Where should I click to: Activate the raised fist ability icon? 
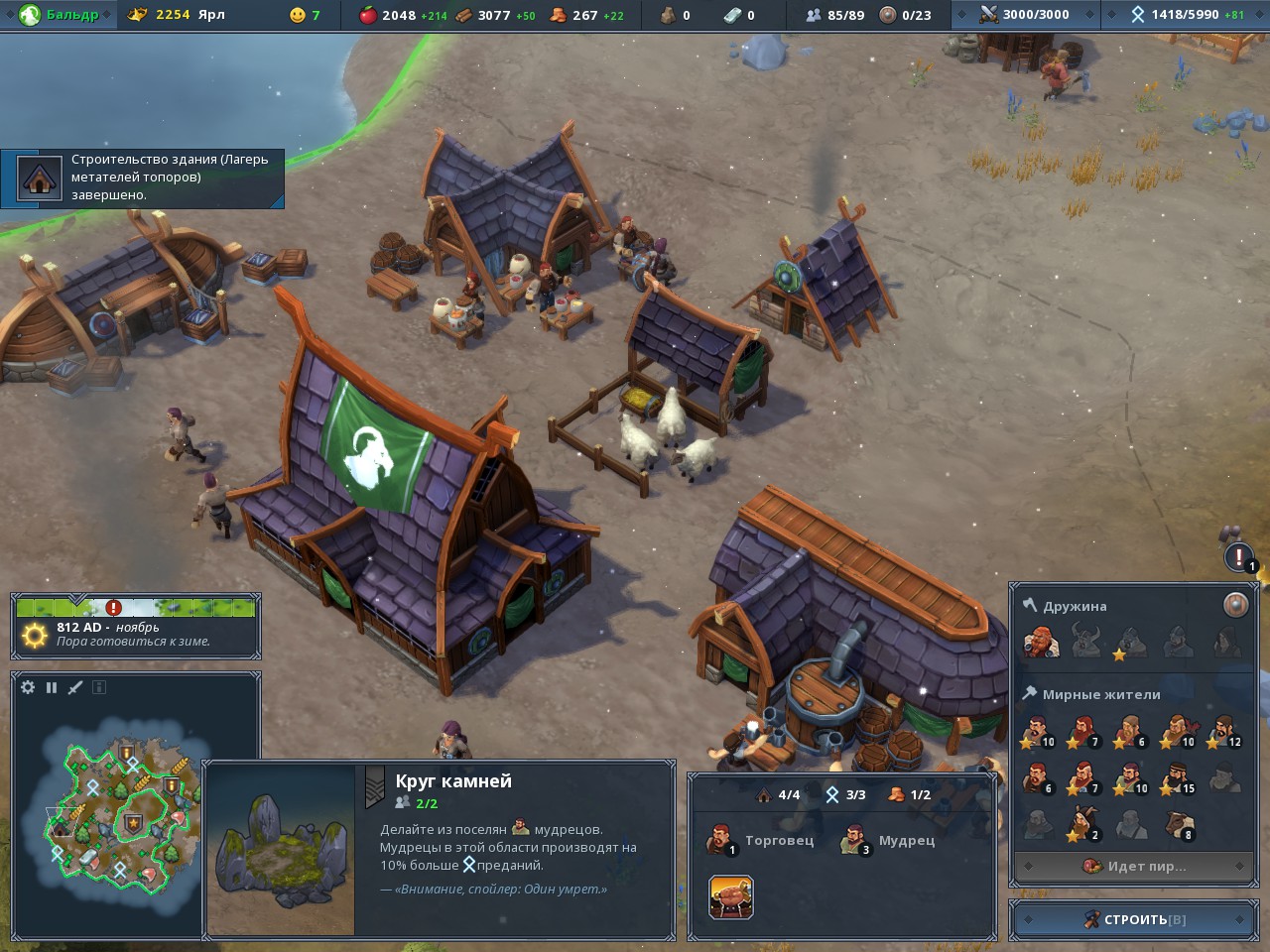[x=731, y=896]
